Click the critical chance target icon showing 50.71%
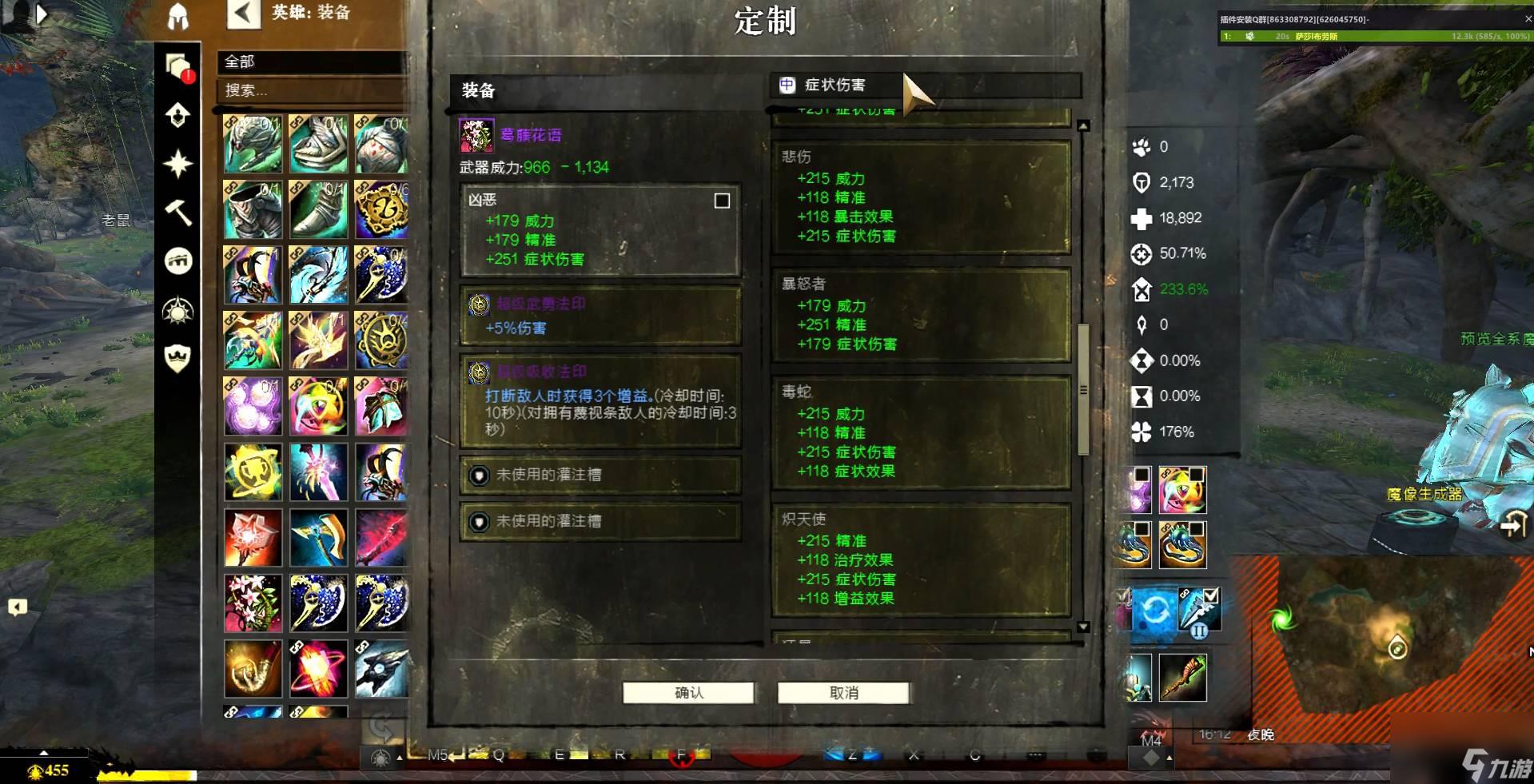 1141,254
